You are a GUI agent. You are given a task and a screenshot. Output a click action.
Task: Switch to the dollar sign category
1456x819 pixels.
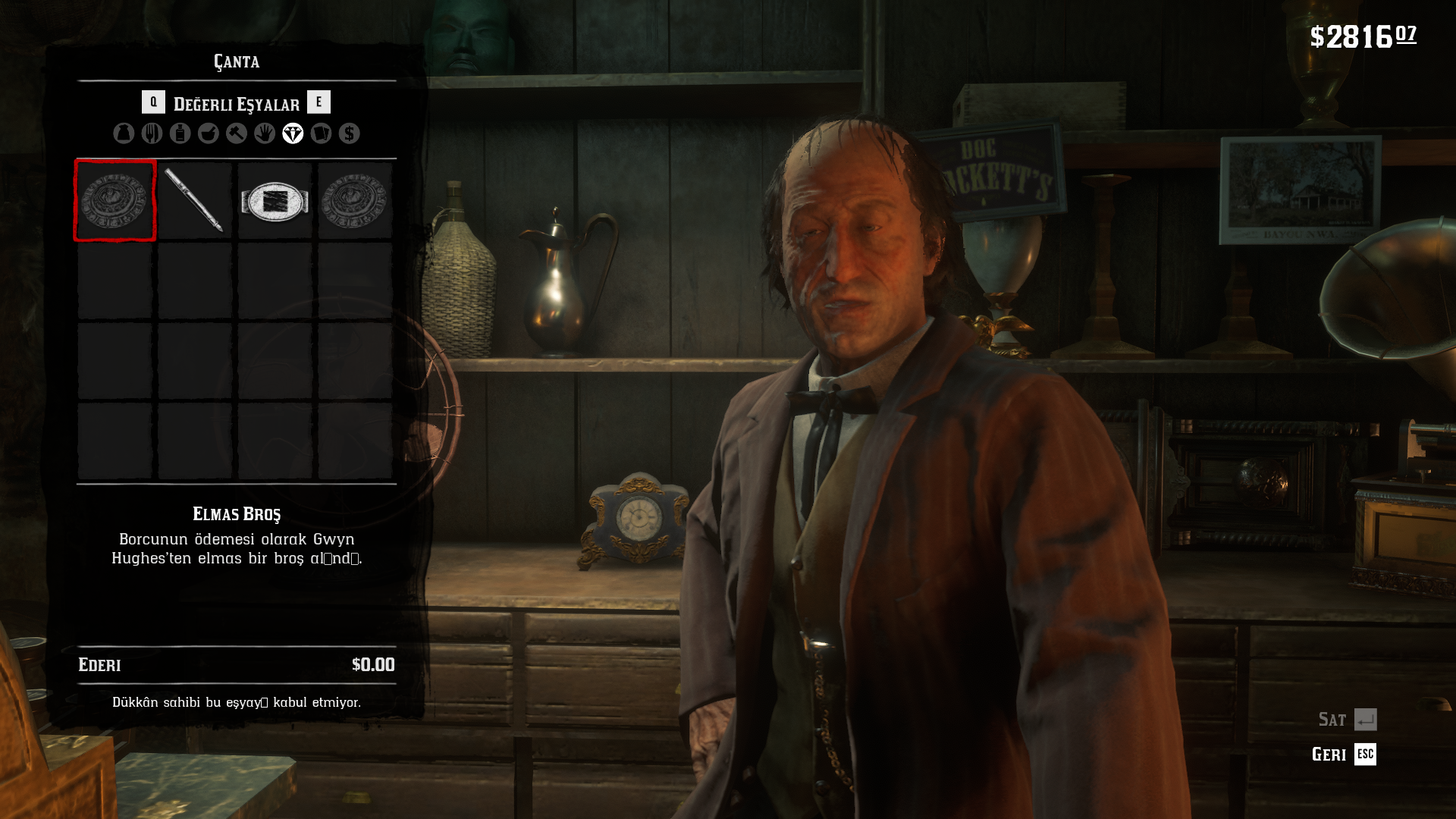pos(350,133)
